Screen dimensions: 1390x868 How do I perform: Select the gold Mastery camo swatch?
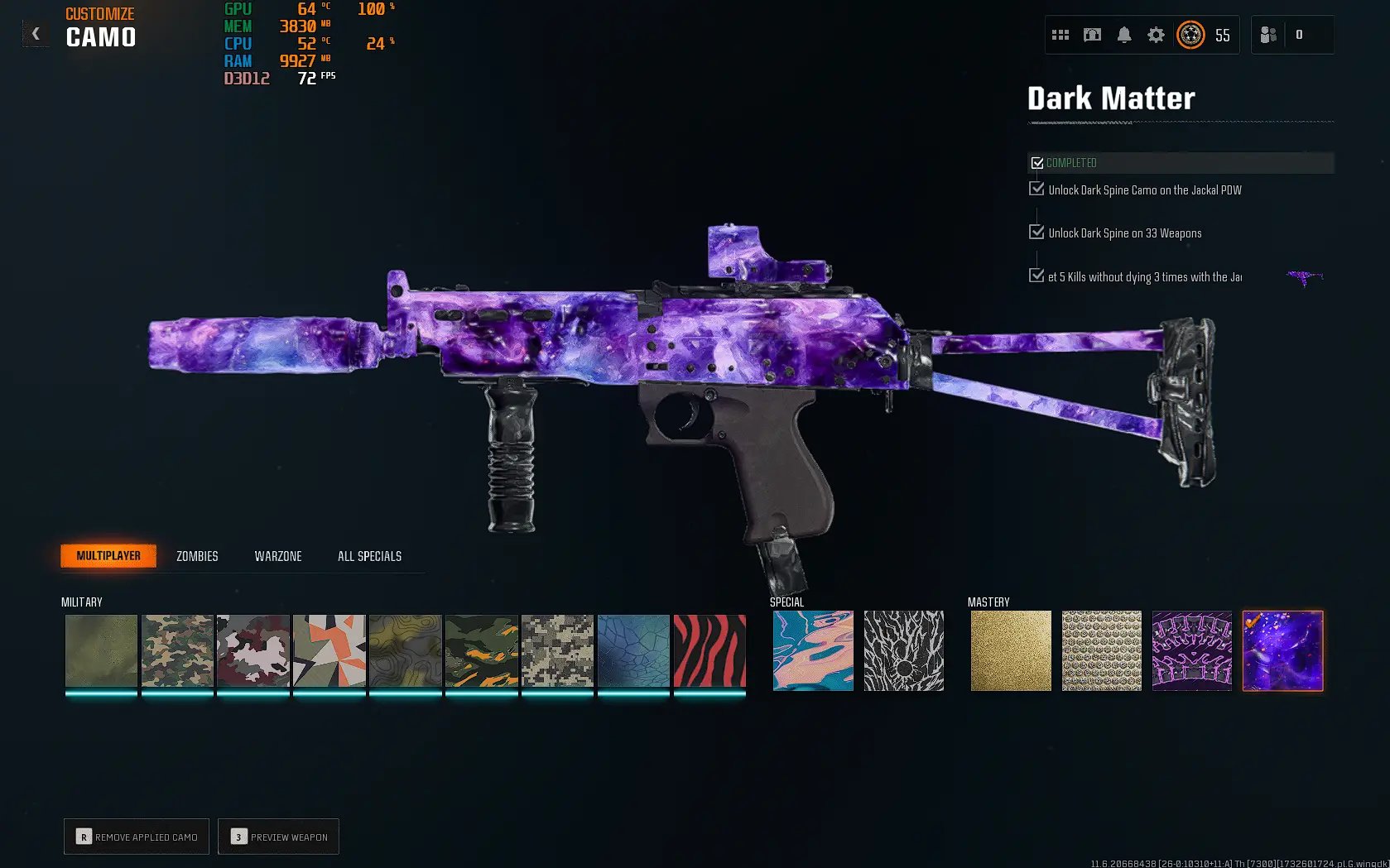click(1010, 650)
